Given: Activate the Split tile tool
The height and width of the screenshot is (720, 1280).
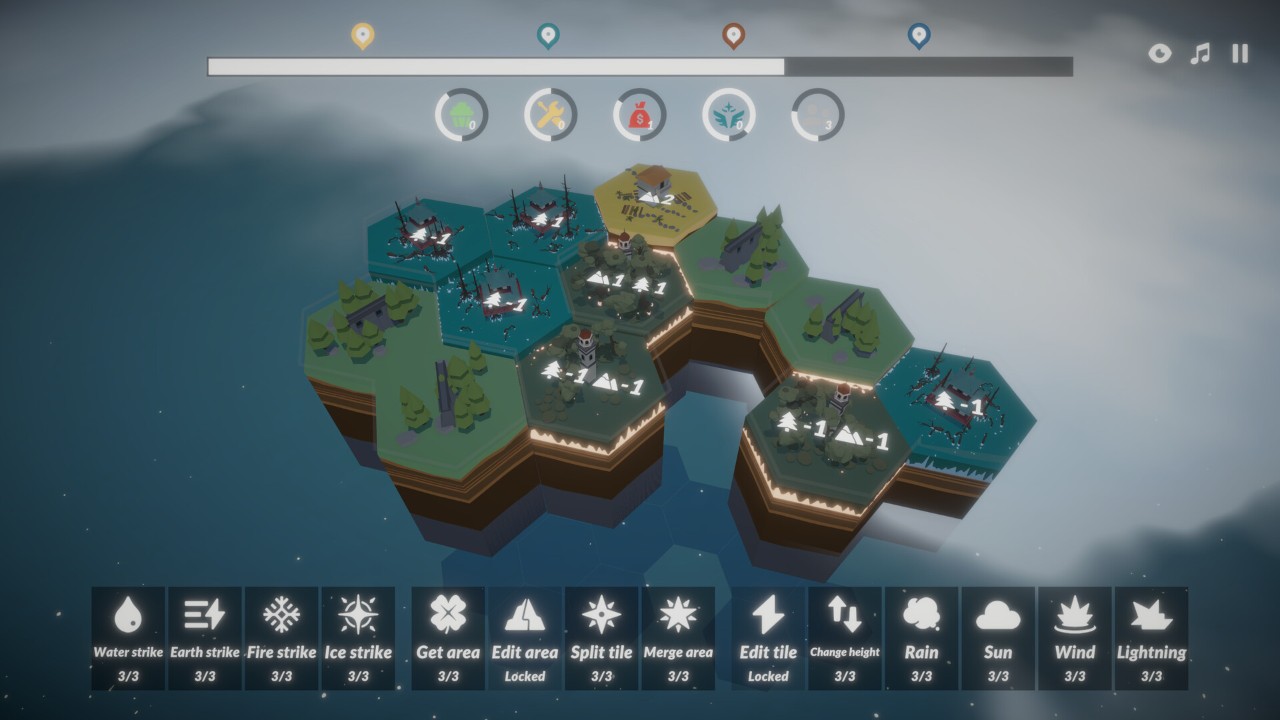Looking at the screenshot, I should (601, 637).
